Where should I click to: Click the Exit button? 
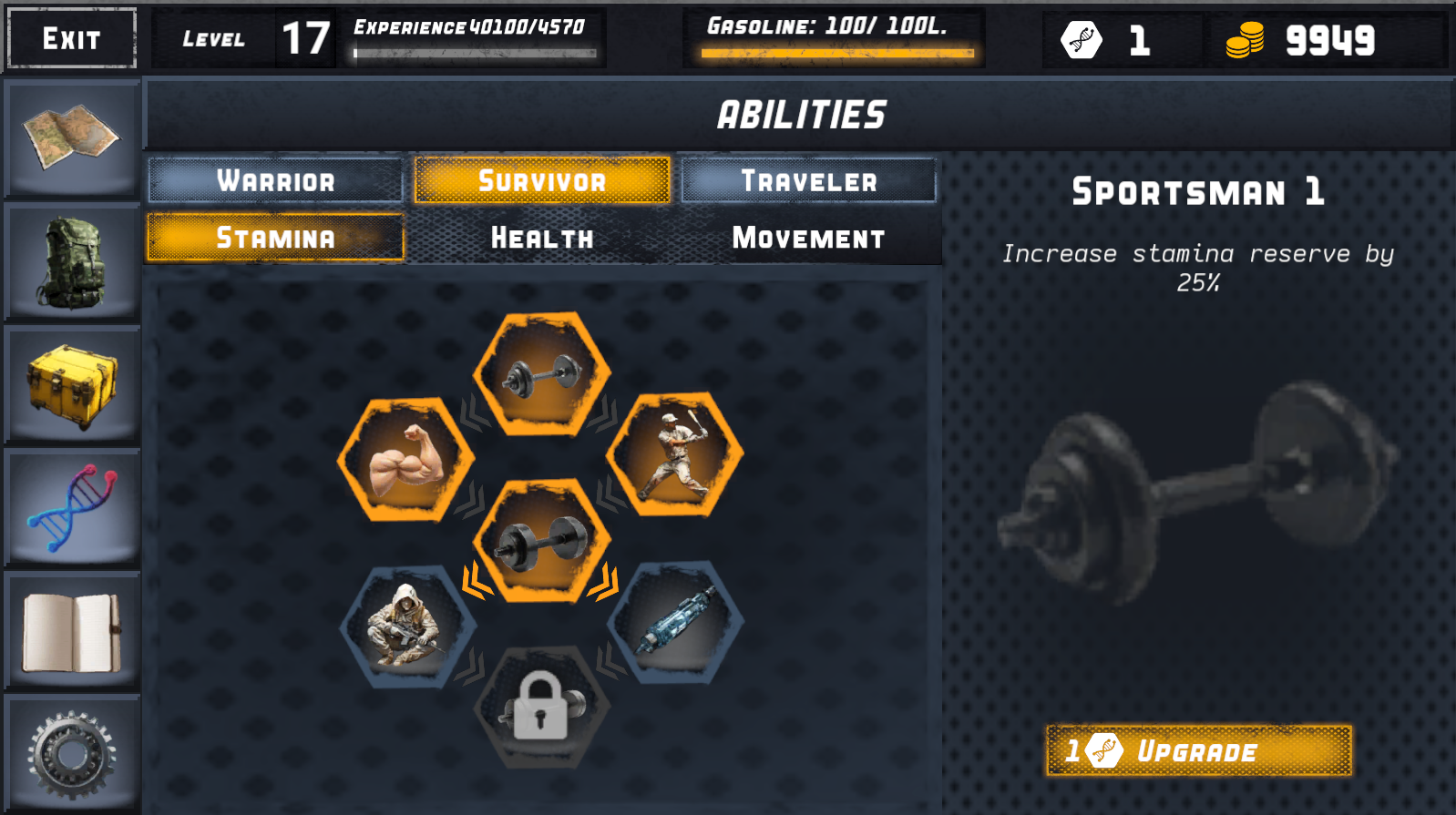70,39
